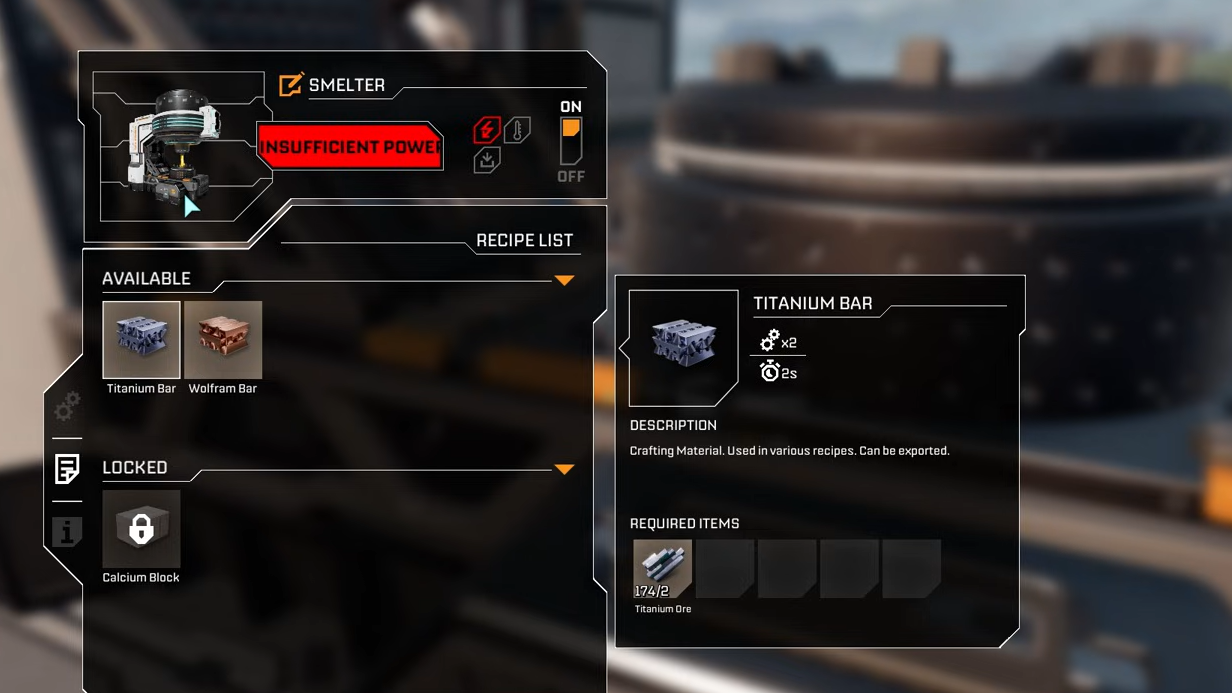
Task: Collapse the Available recipes section
Action: 564,281
